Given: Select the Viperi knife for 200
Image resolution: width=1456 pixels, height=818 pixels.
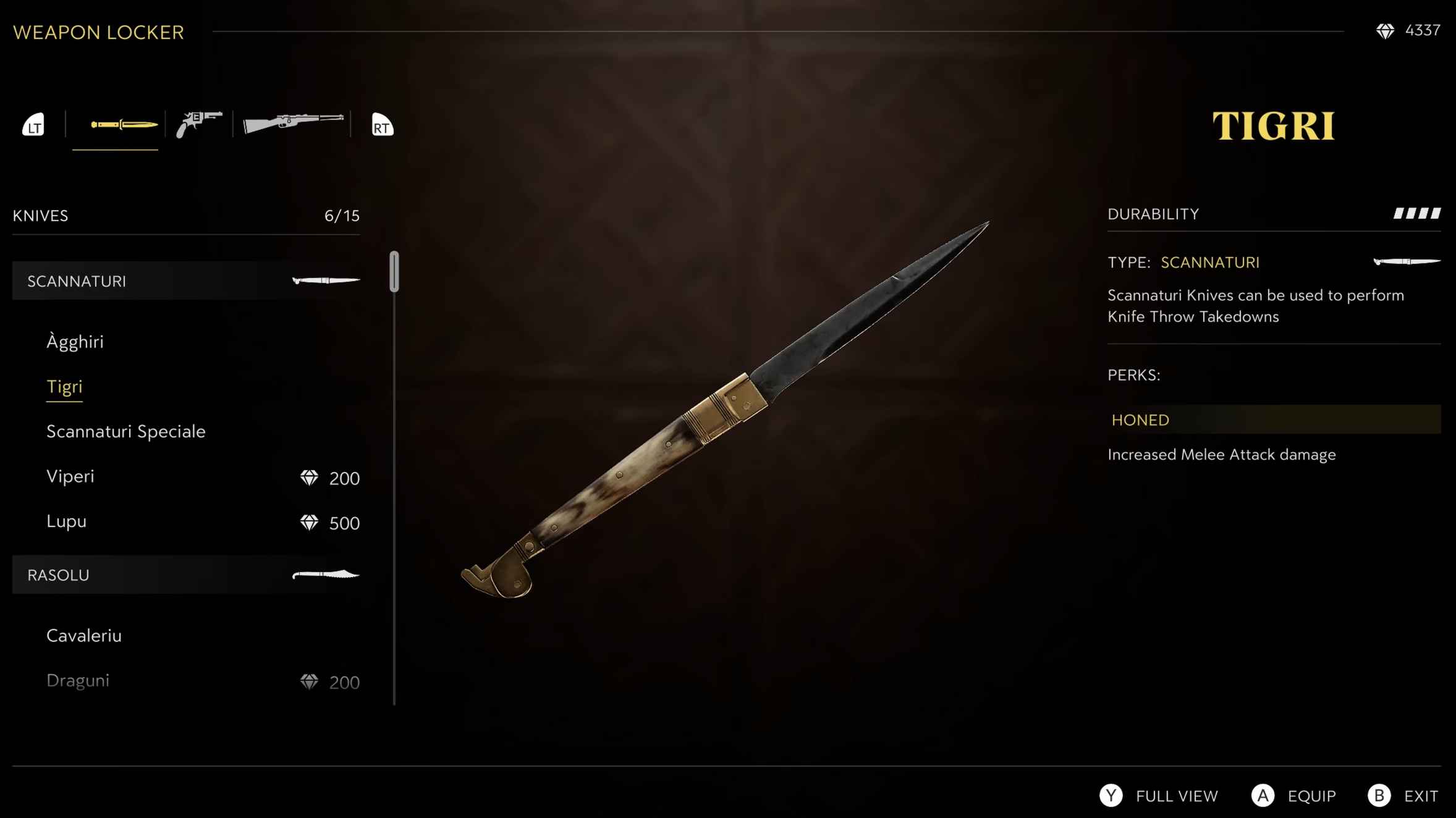Looking at the screenshot, I should [x=70, y=476].
